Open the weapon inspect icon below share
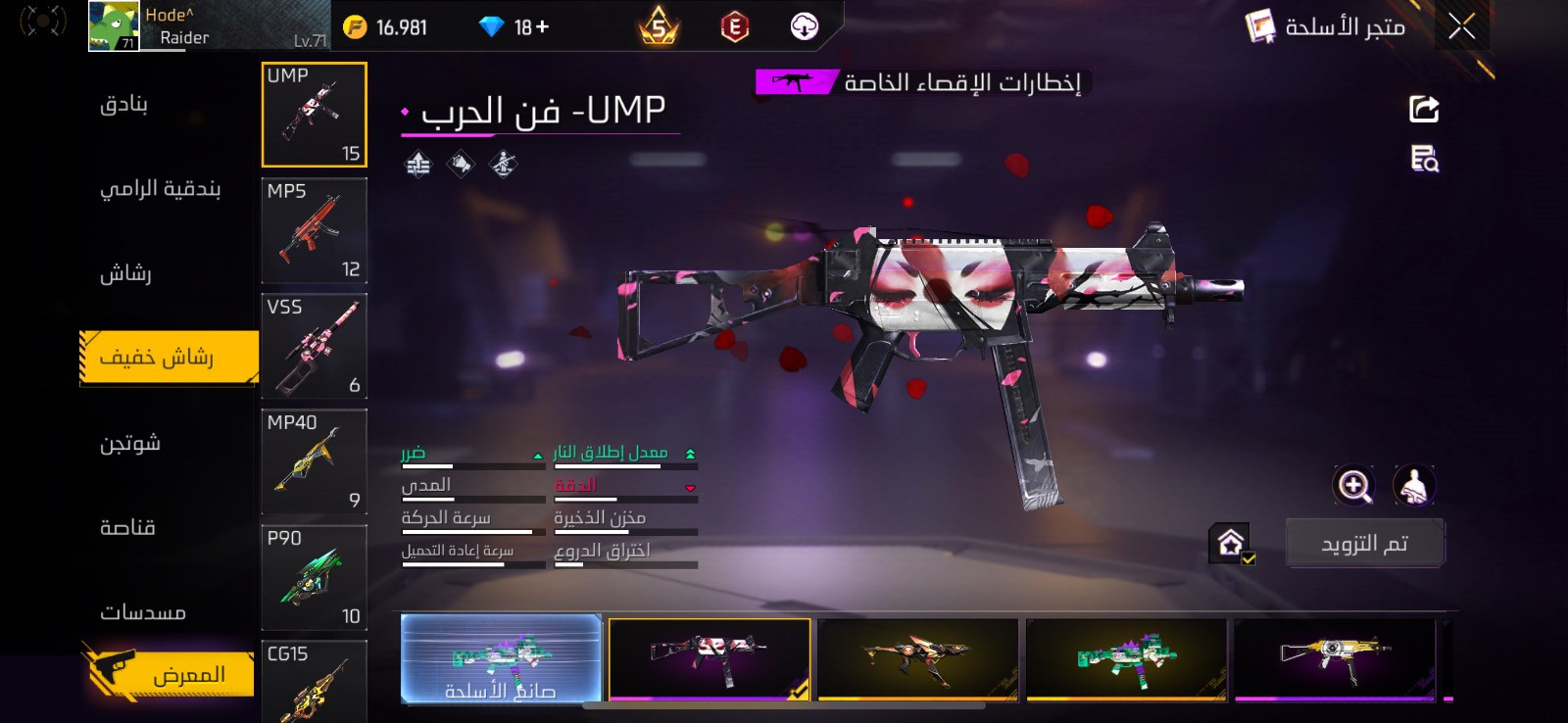The height and width of the screenshot is (723, 1568). pyautogui.click(x=1423, y=160)
